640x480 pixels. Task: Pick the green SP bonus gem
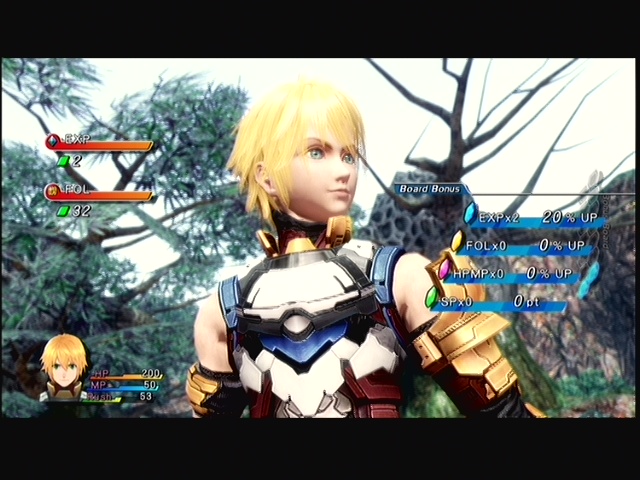click(432, 297)
